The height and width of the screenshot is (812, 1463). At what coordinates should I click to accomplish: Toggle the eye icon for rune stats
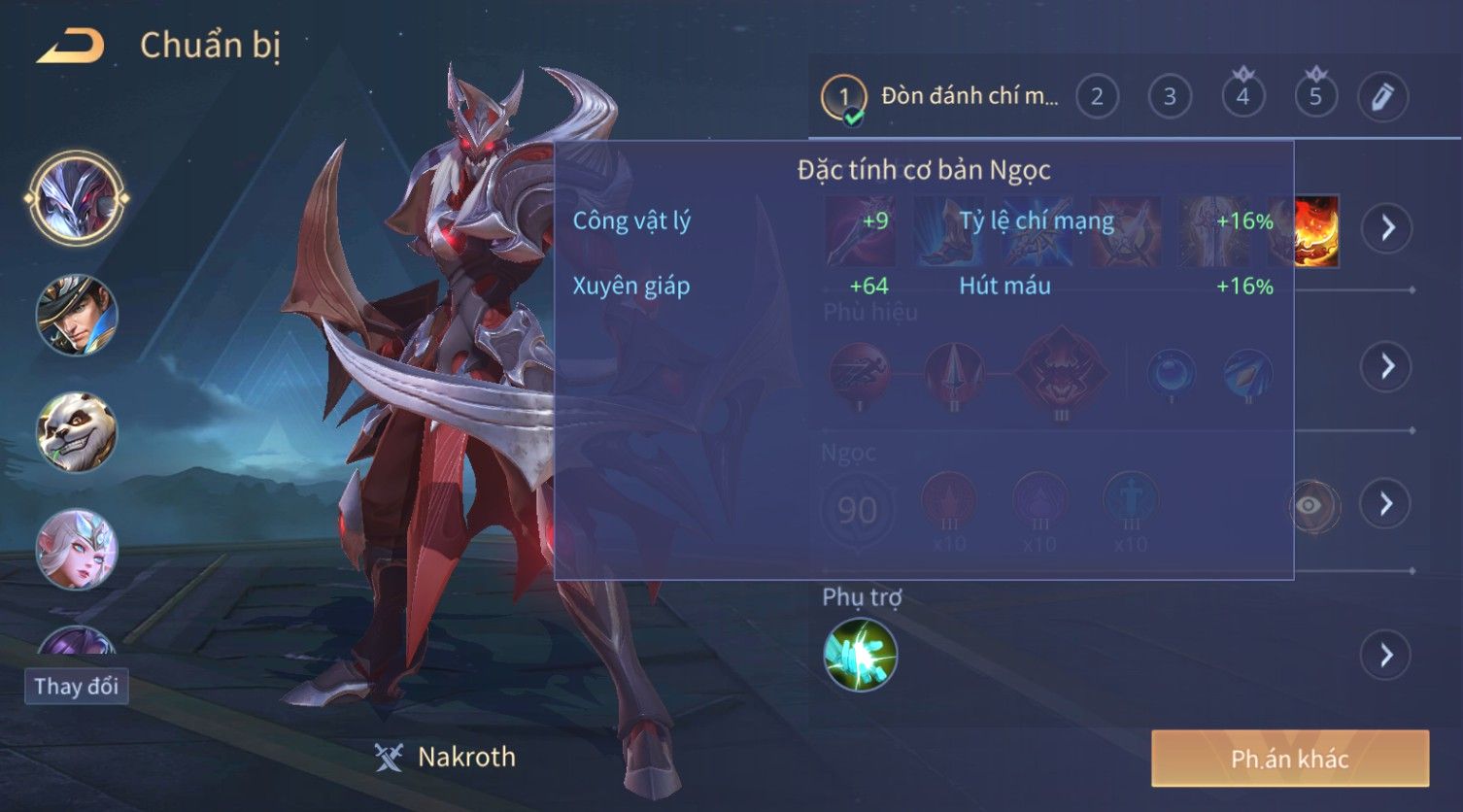[1309, 505]
